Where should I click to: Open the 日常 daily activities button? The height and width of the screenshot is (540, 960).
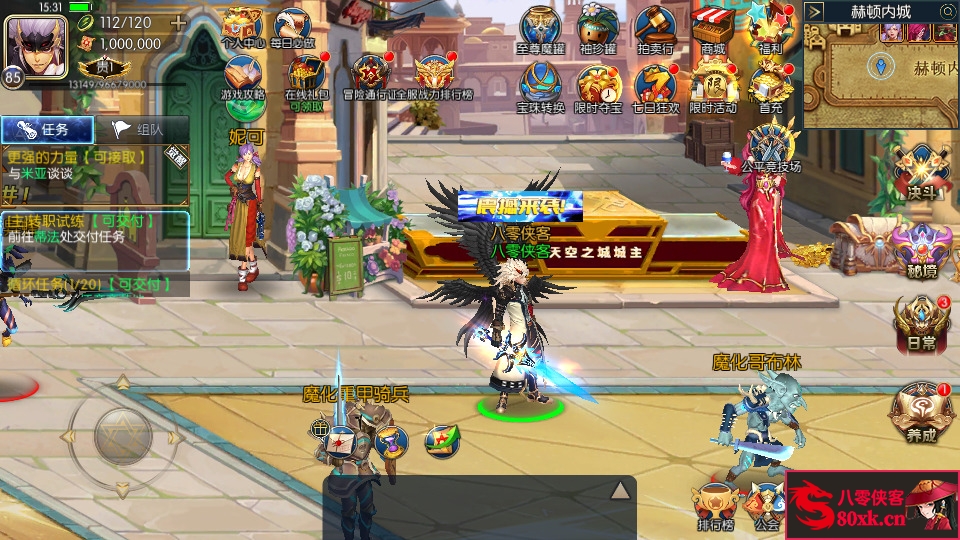tap(920, 322)
